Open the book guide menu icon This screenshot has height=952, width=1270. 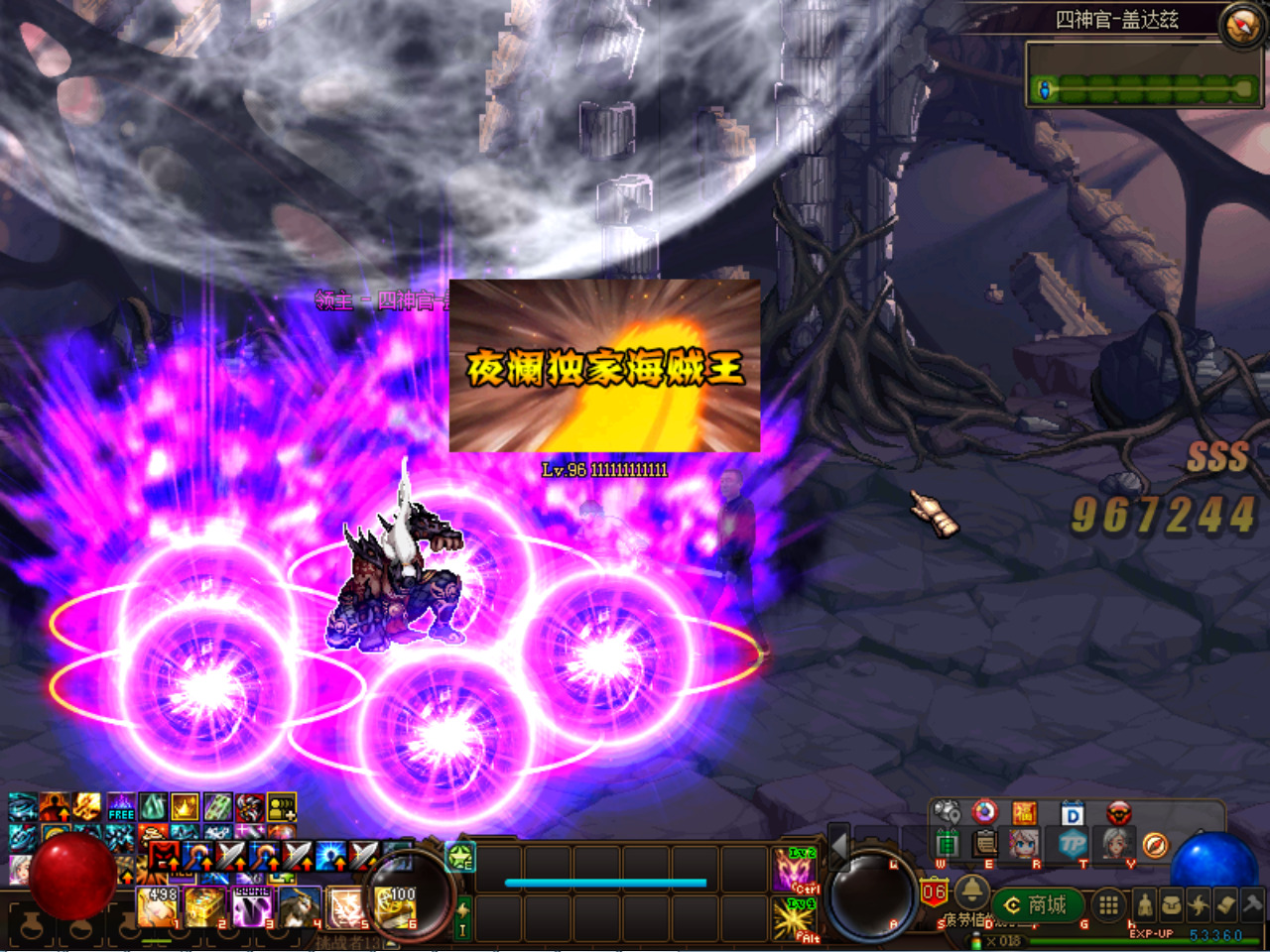coord(1226,904)
